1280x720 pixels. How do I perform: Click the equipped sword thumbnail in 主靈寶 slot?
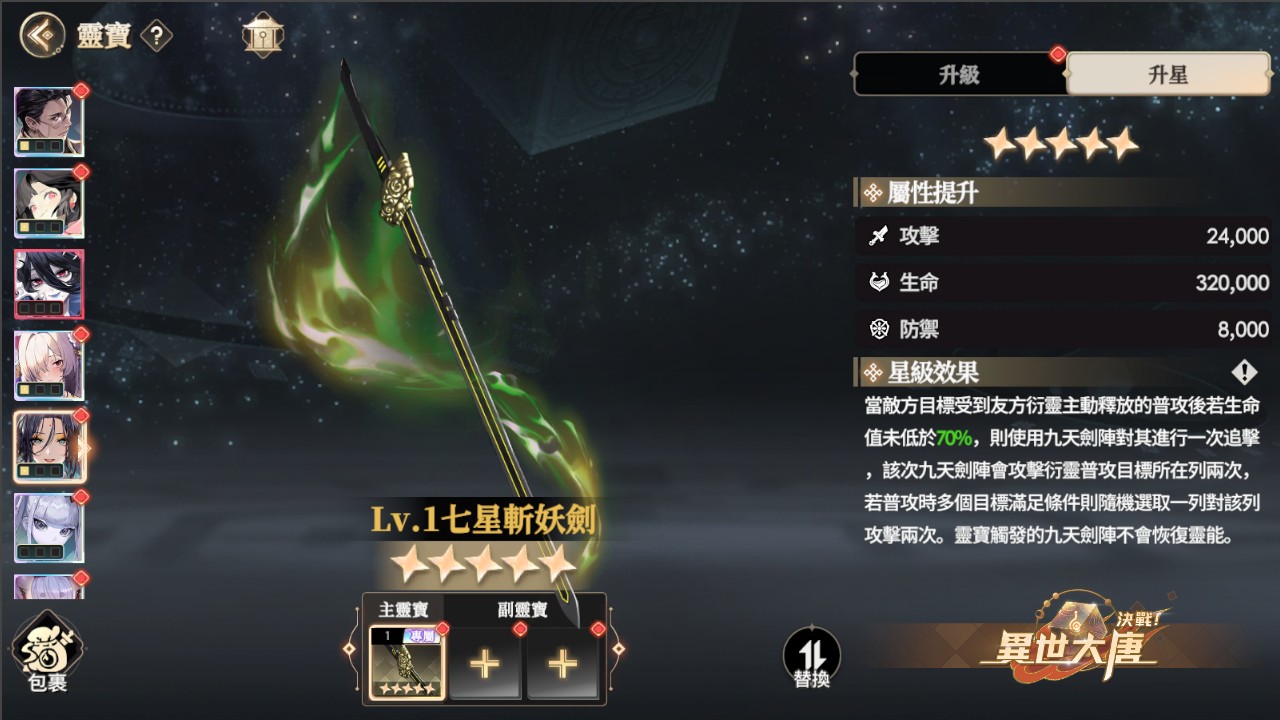(x=406, y=662)
